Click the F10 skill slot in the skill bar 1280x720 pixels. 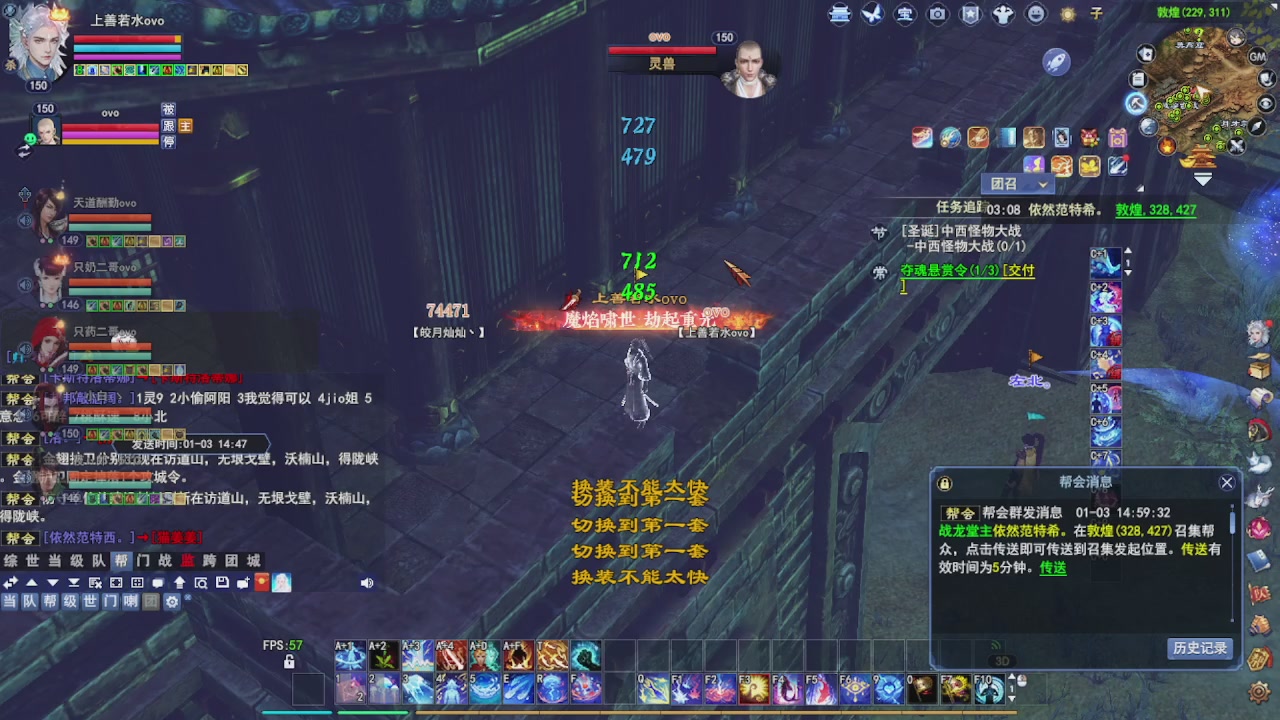point(989,690)
